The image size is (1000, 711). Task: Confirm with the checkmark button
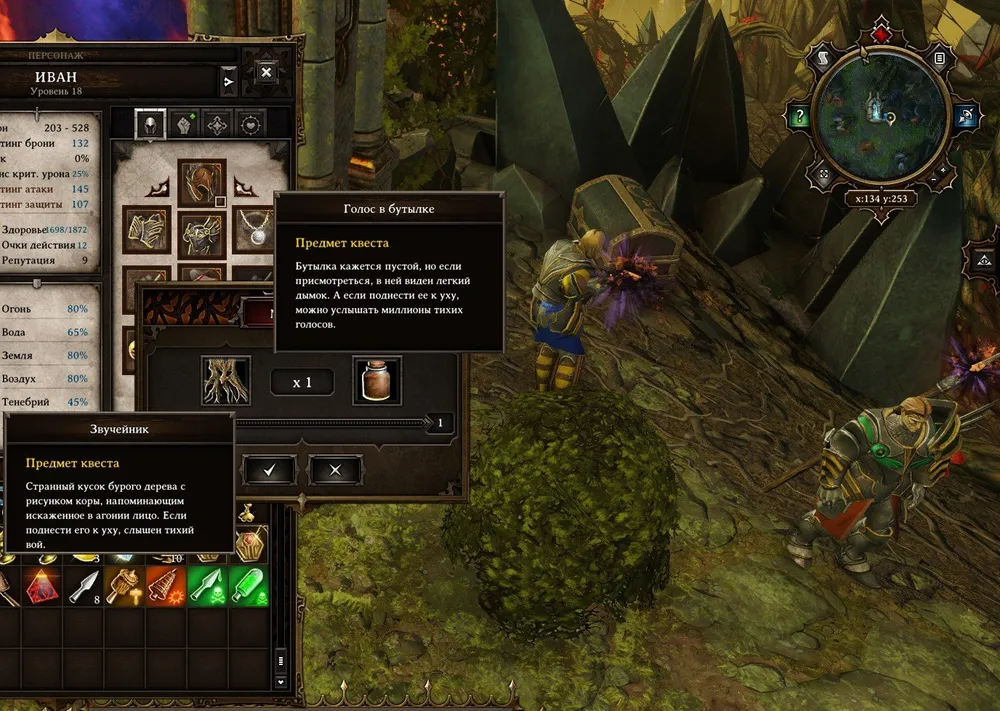[267, 469]
